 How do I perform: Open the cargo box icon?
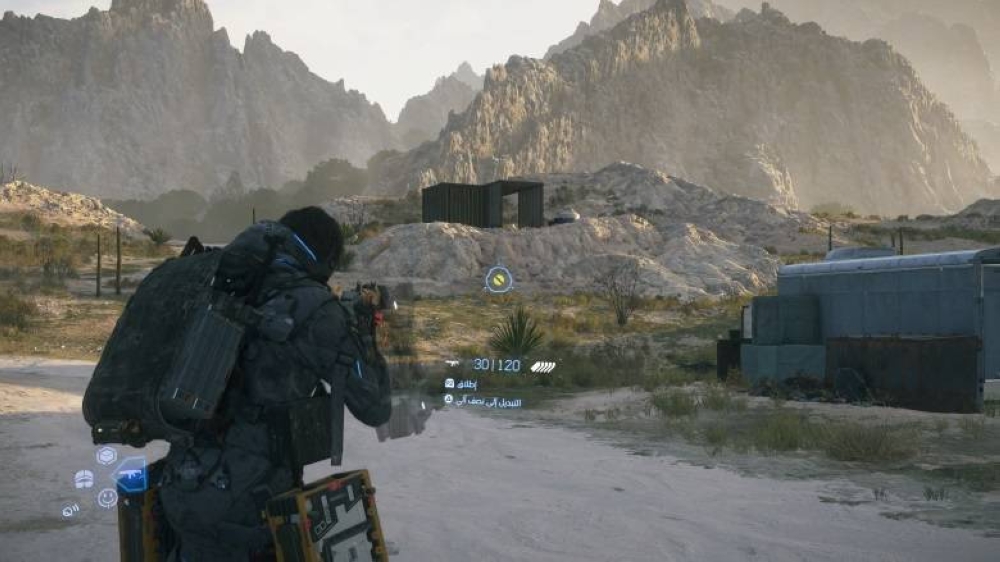[x=106, y=455]
